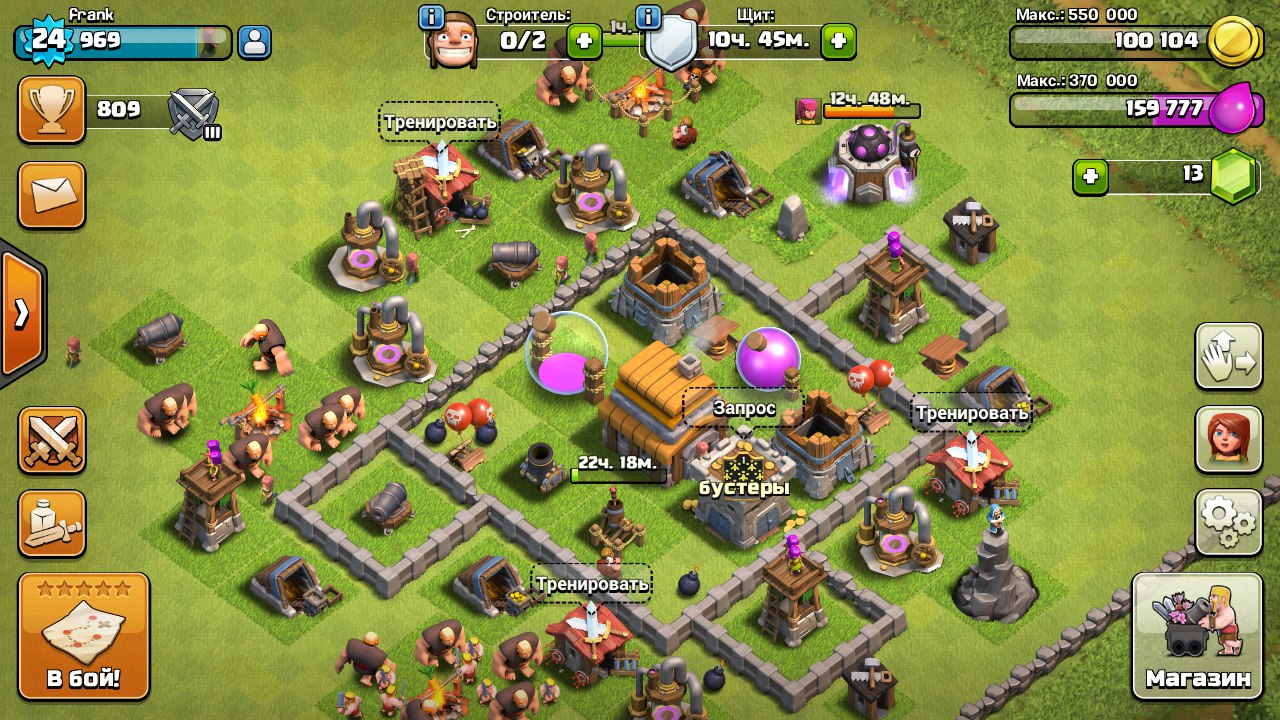Show builder info via the blue "i"
Image resolution: width=1280 pixels, height=720 pixels.
pyautogui.click(x=432, y=17)
